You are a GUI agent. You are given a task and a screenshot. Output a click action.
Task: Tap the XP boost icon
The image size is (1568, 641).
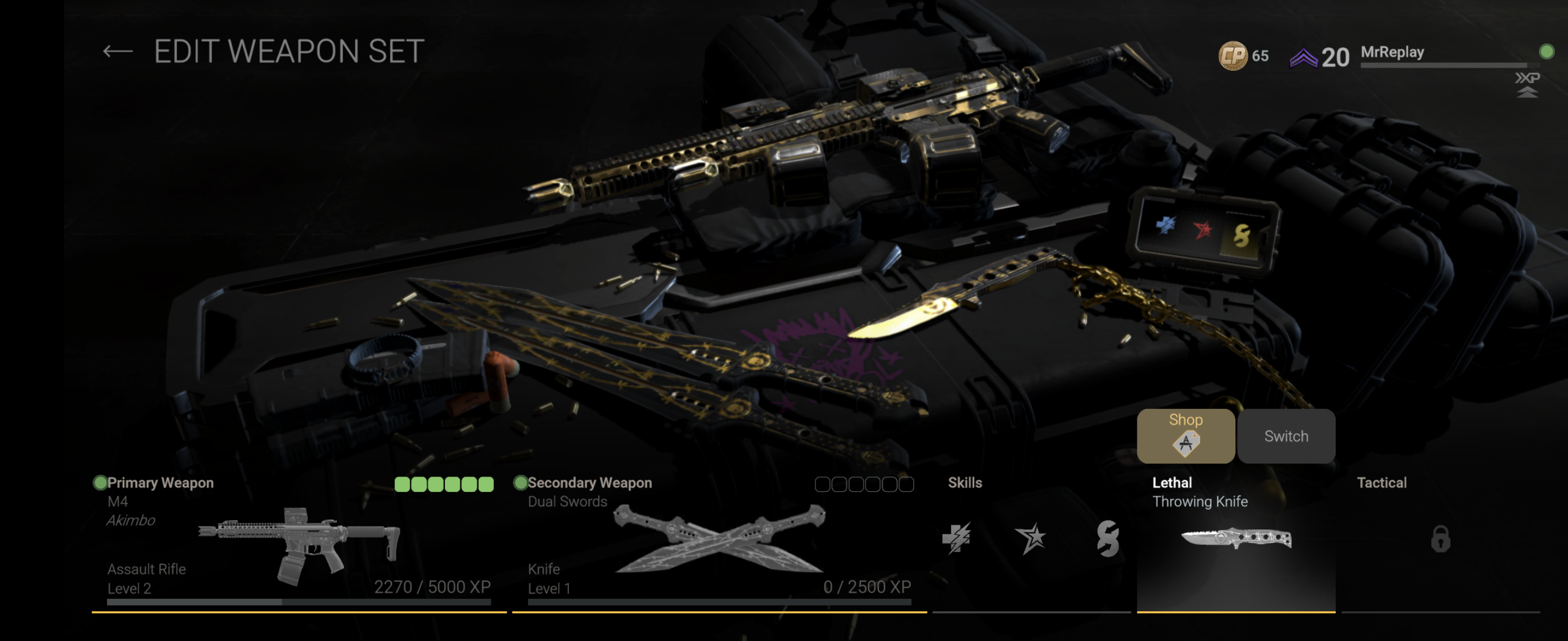1526,84
